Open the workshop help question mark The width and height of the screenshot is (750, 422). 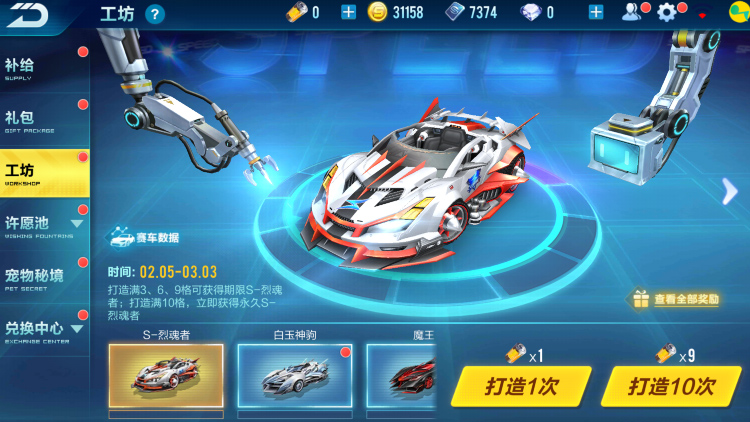pos(155,13)
